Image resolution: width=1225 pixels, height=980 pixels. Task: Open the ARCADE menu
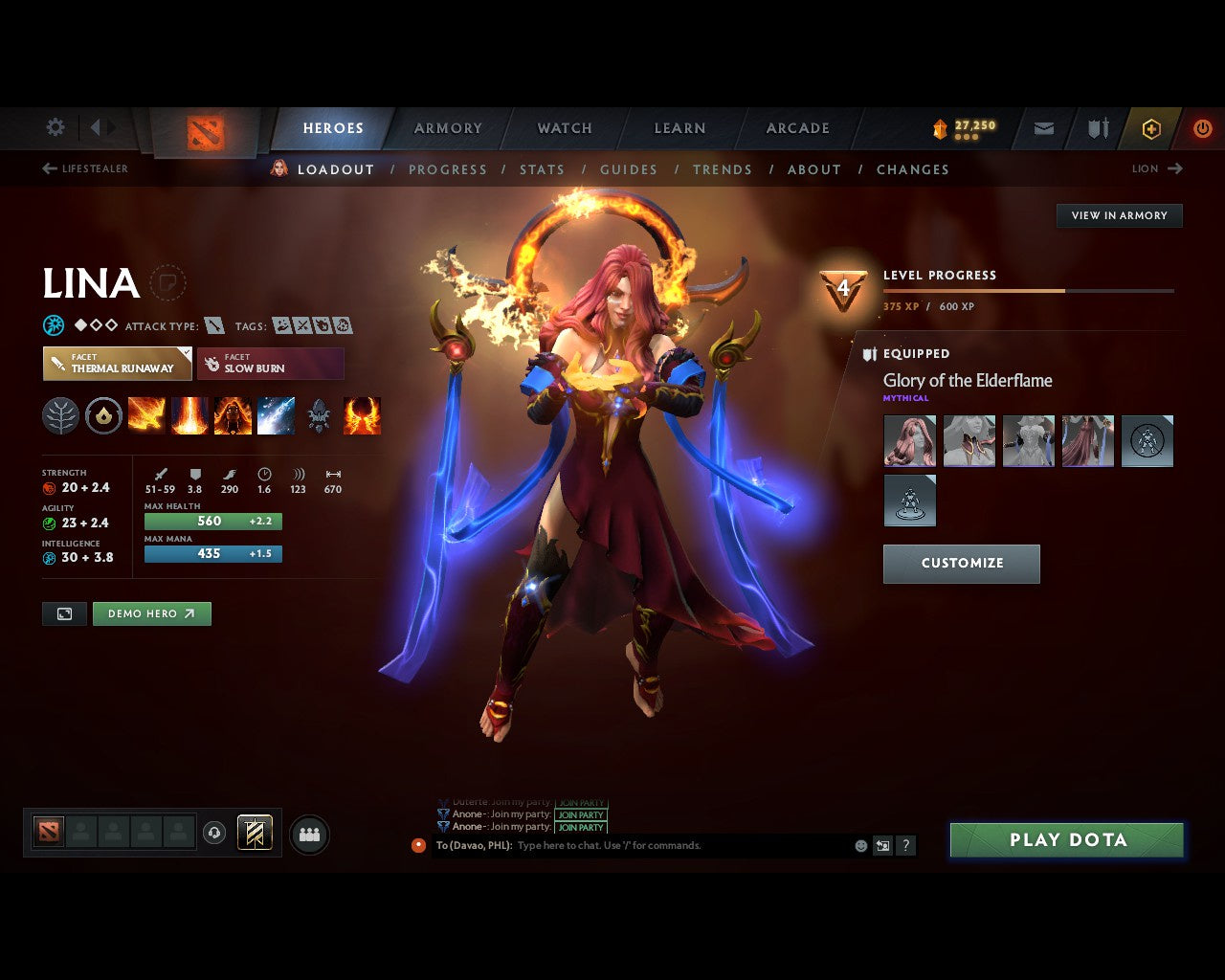pos(796,127)
